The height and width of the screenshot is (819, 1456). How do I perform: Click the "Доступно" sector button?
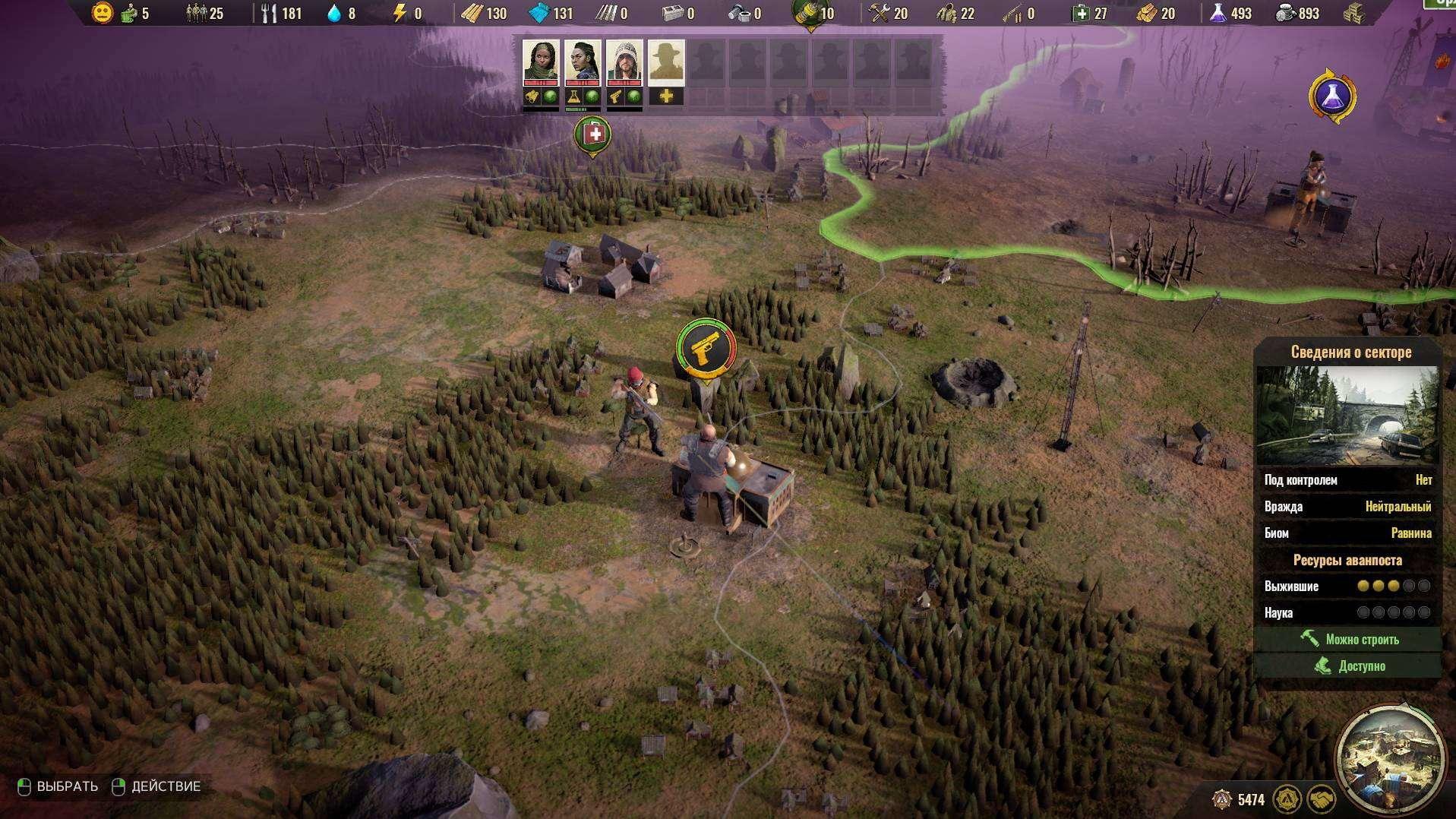(x=1348, y=666)
